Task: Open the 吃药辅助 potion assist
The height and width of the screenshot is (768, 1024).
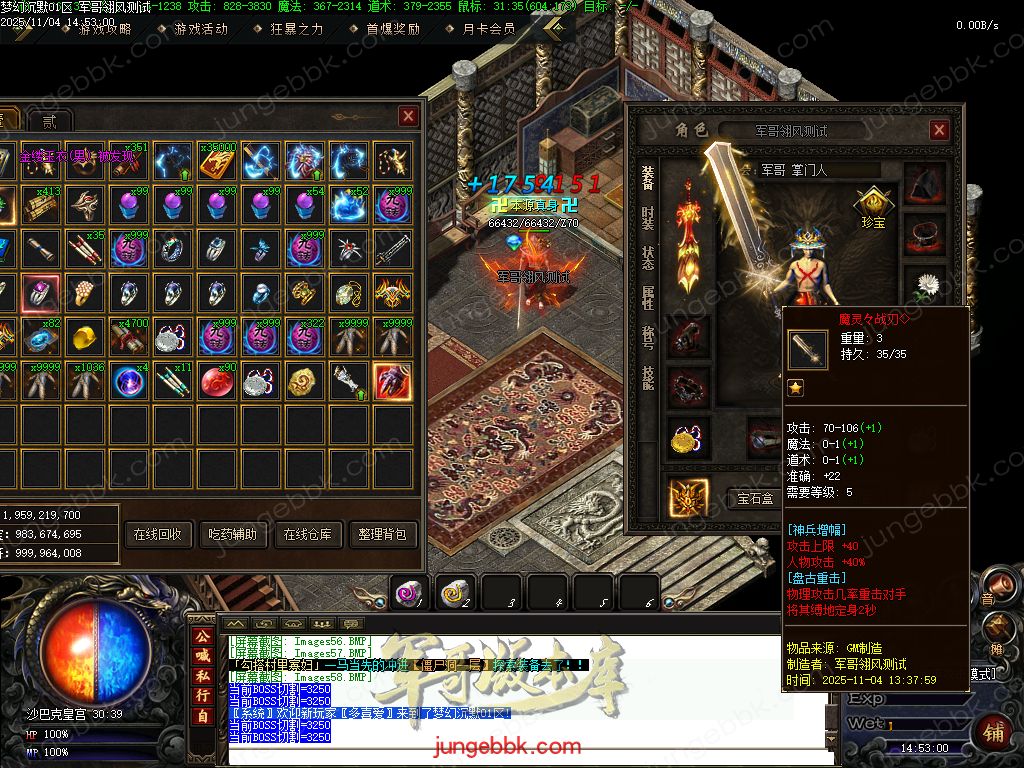Action: [x=230, y=534]
